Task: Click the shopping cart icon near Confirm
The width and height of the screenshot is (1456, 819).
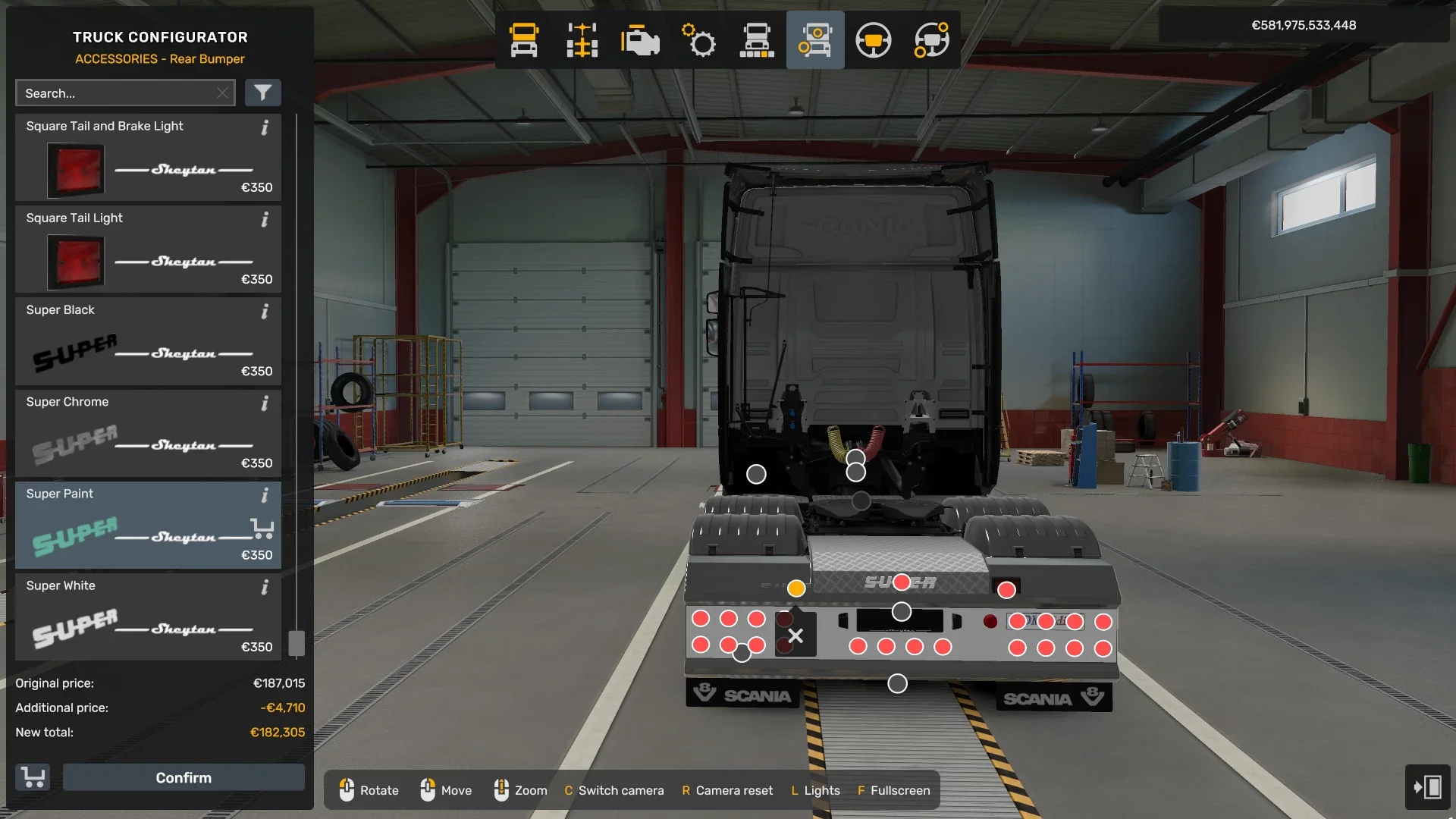Action: tap(33, 777)
